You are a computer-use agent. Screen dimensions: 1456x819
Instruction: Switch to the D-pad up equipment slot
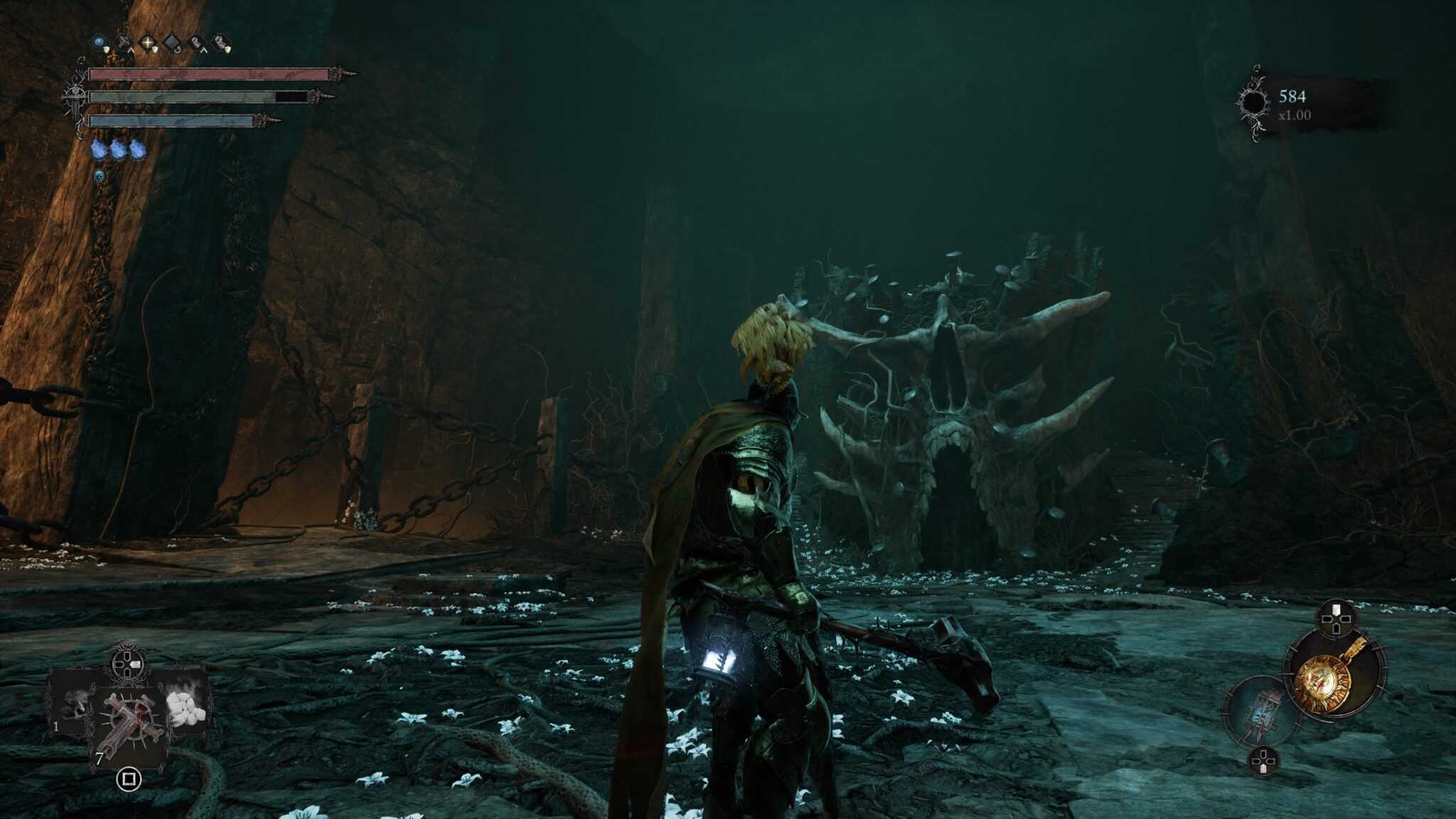[1335, 619]
